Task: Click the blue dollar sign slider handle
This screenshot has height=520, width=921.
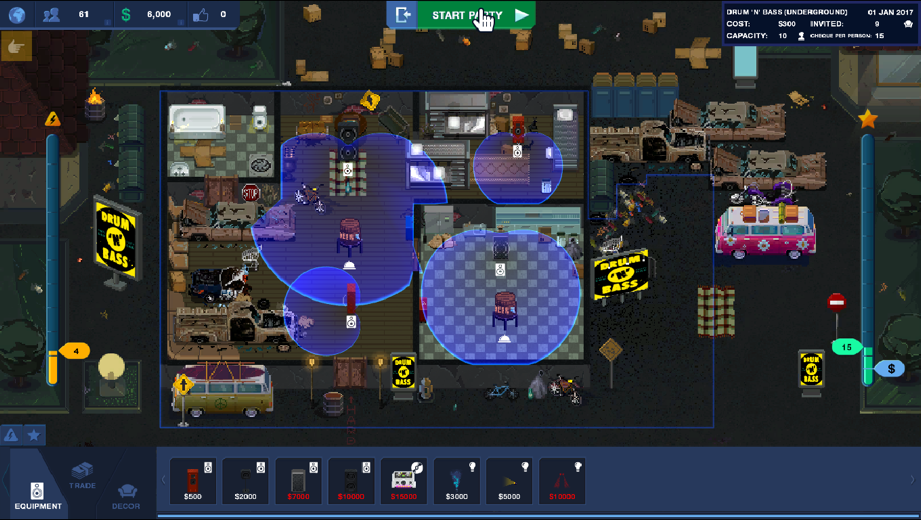Action: pyautogui.click(x=890, y=369)
